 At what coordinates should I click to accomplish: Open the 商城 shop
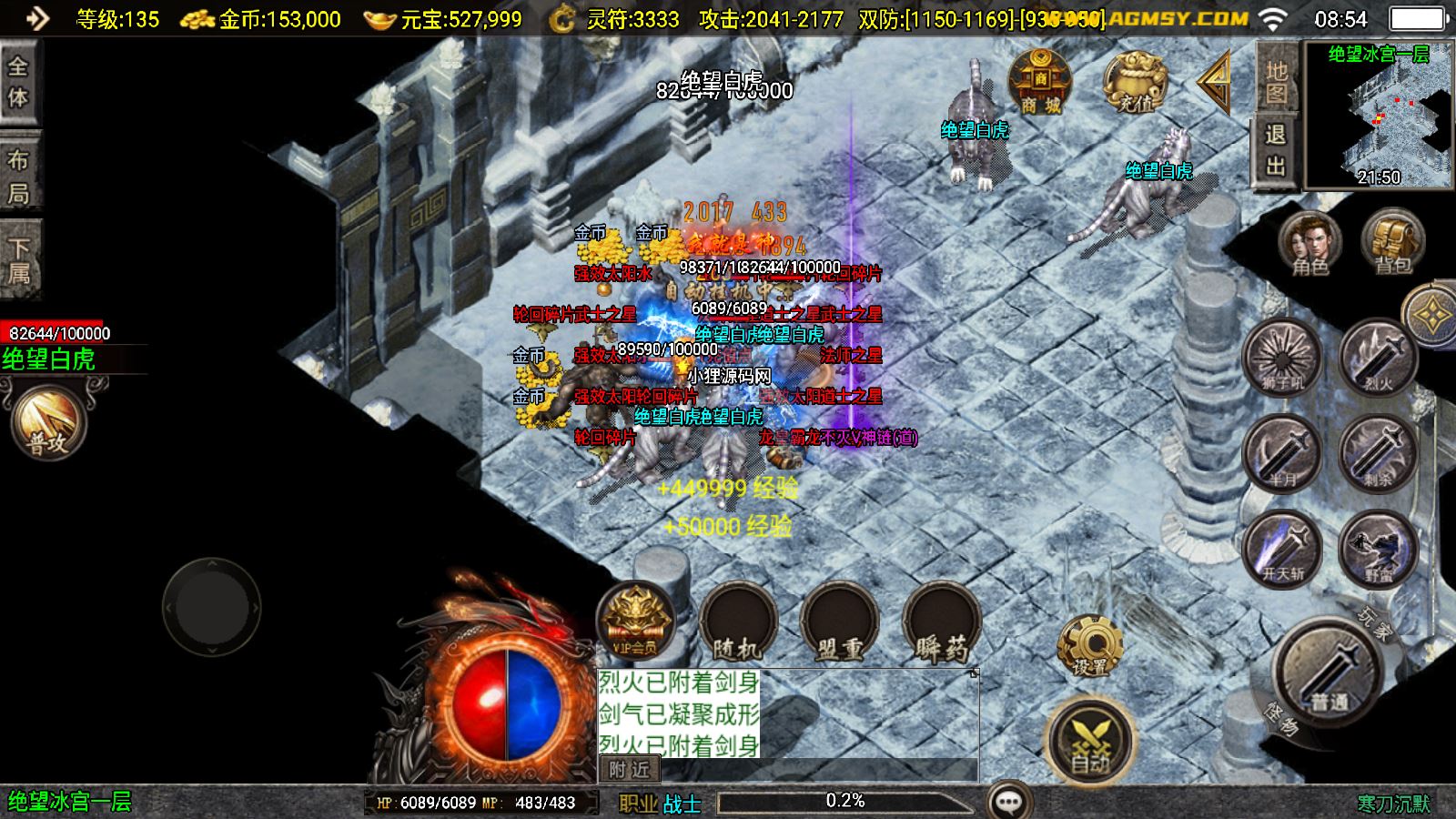coord(1039,83)
